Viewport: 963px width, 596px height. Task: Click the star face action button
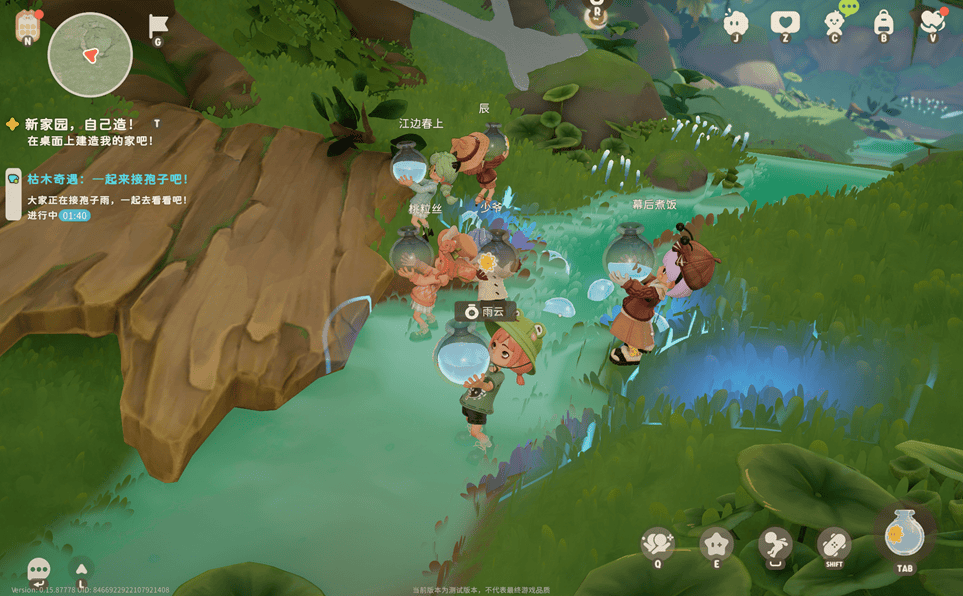(x=716, y=543)
